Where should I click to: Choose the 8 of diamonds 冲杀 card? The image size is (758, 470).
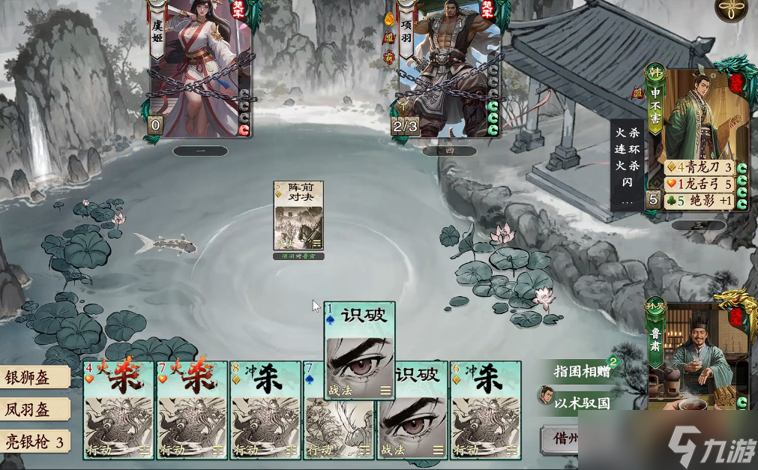click(x=266, y=412)
